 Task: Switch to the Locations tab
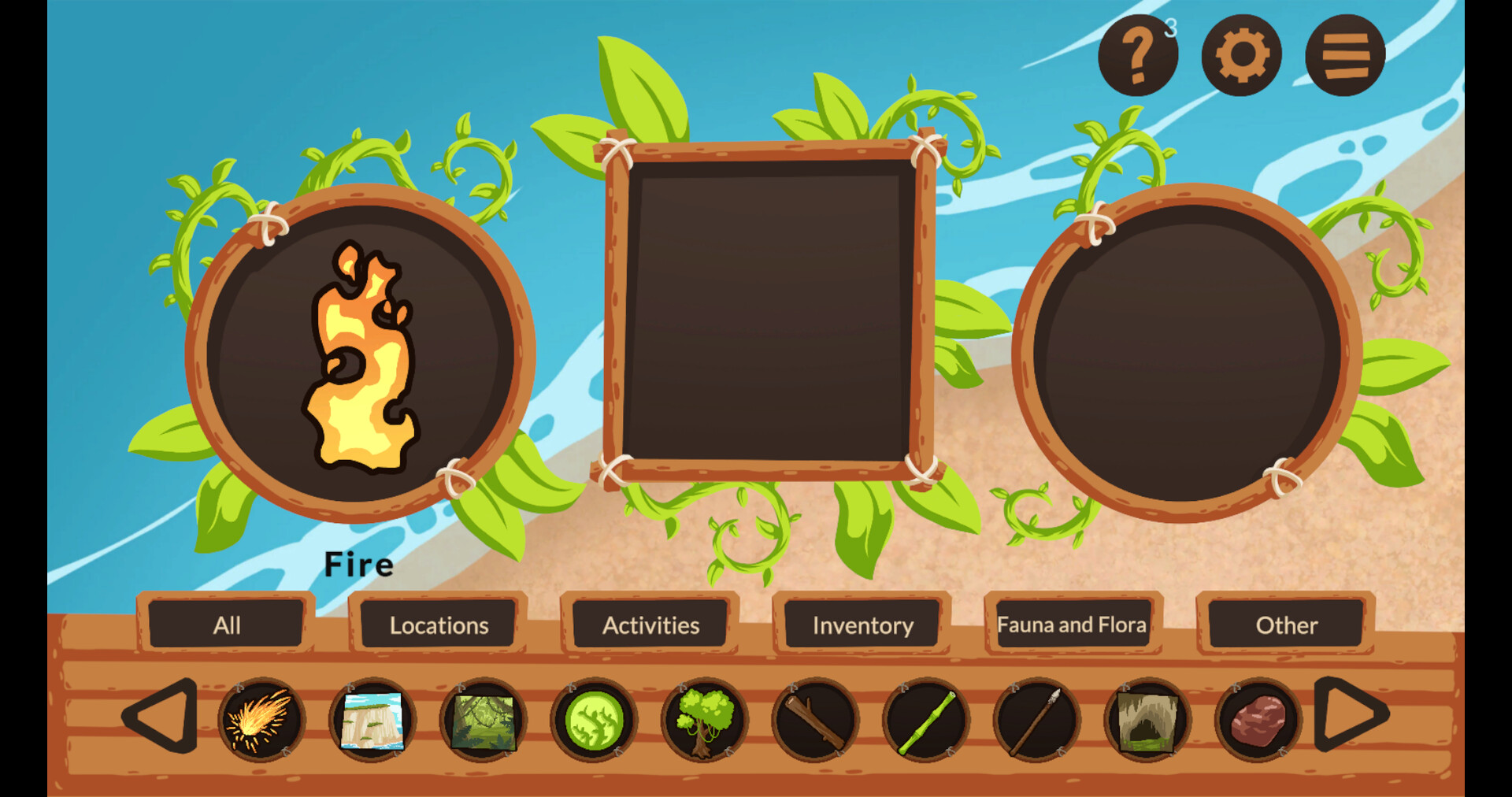438,625
